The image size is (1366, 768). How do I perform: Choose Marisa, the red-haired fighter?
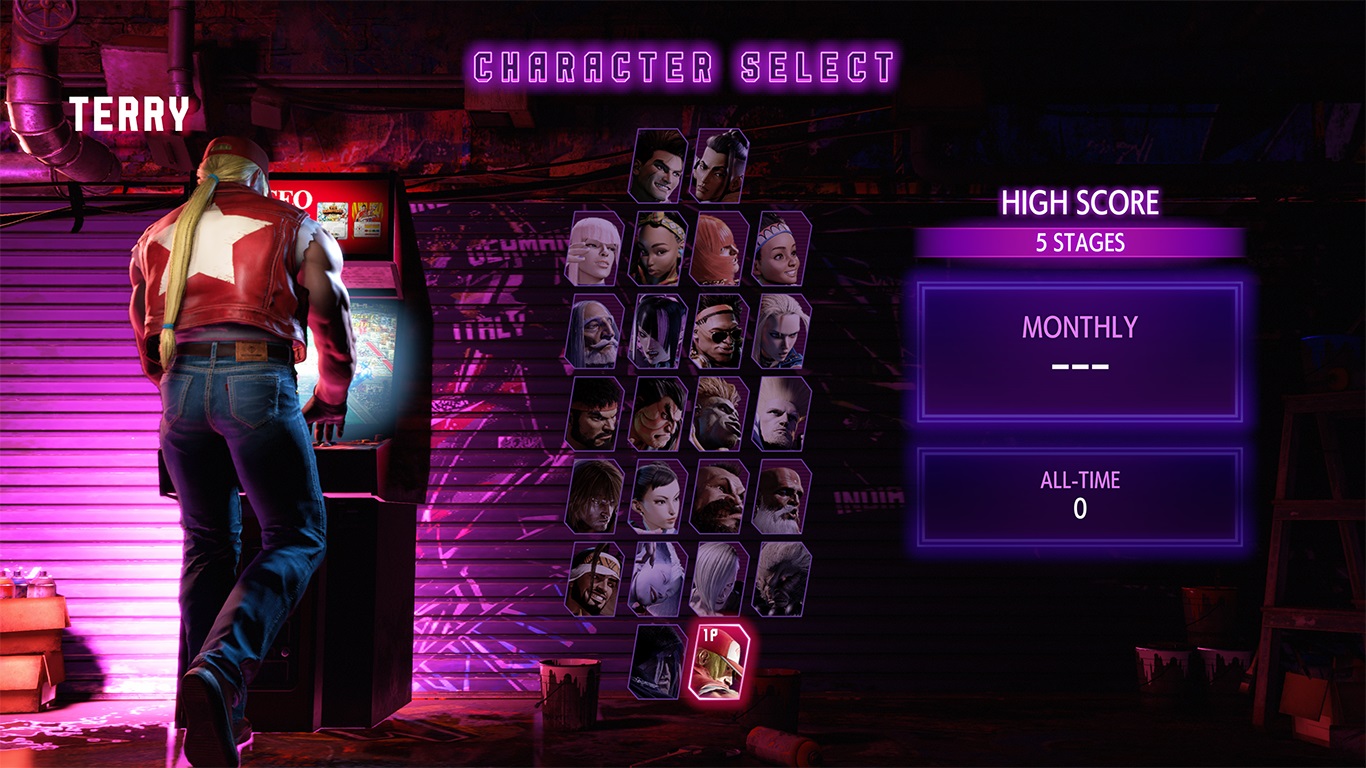click(719, 249)
